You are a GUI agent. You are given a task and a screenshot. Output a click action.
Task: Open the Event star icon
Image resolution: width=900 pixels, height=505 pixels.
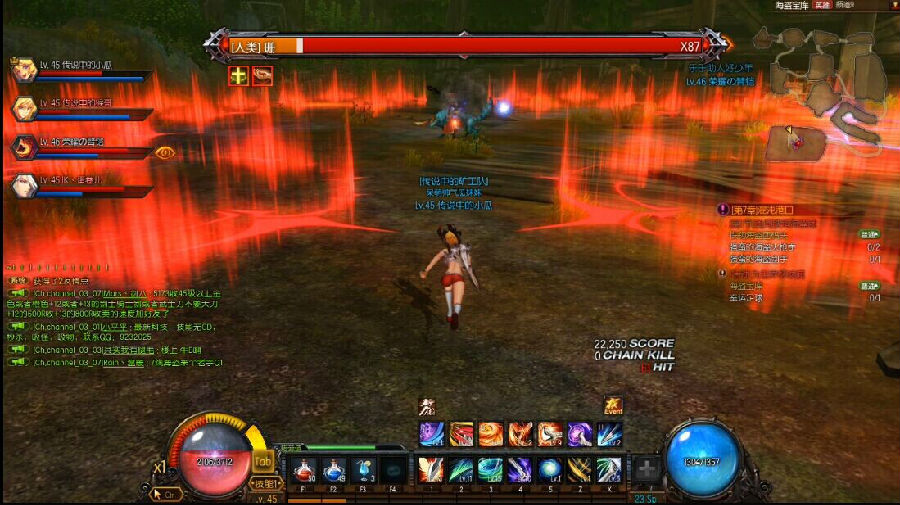(613, 406)
